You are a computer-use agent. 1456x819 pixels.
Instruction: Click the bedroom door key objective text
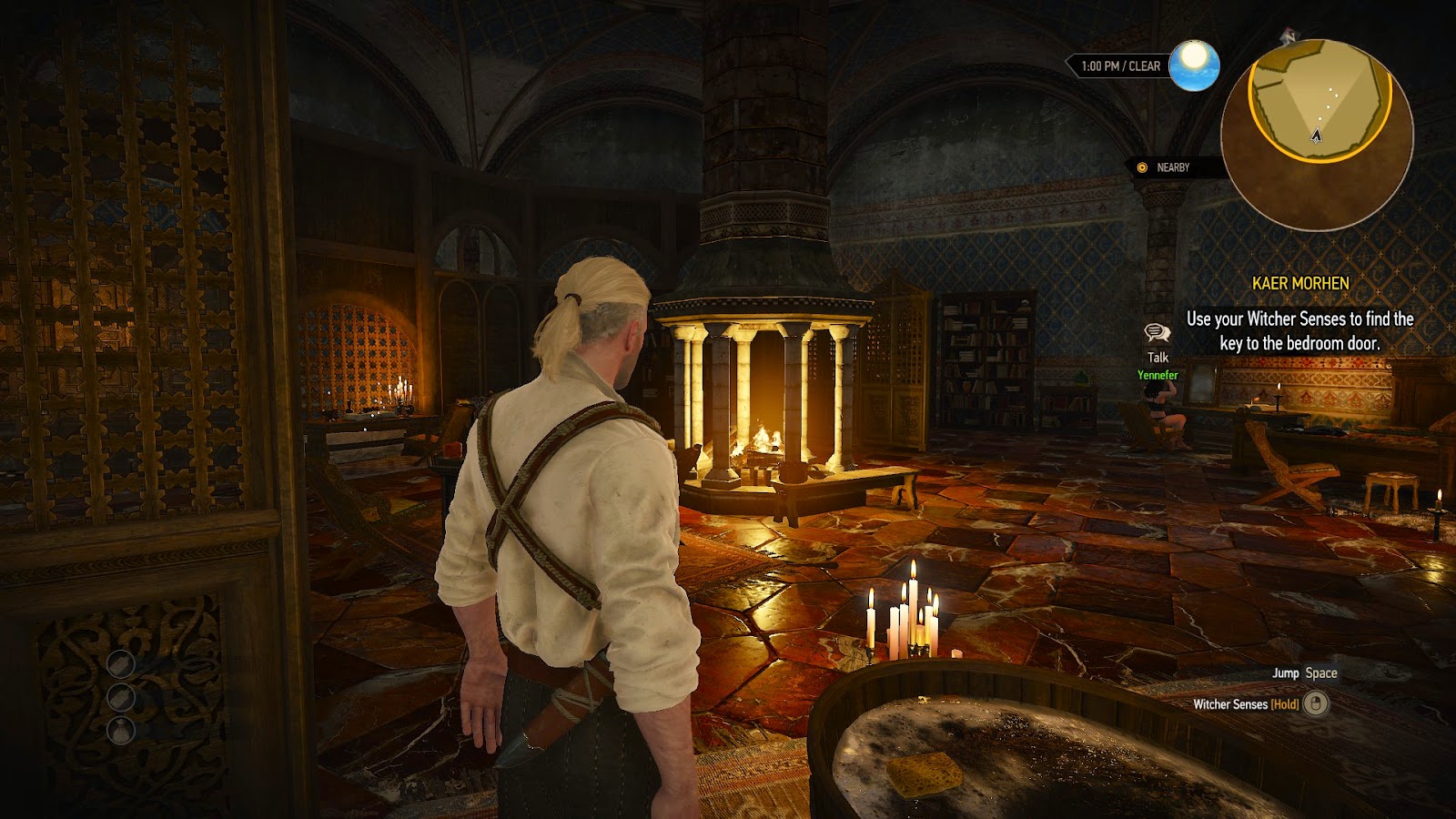(x=1299, y=331)
